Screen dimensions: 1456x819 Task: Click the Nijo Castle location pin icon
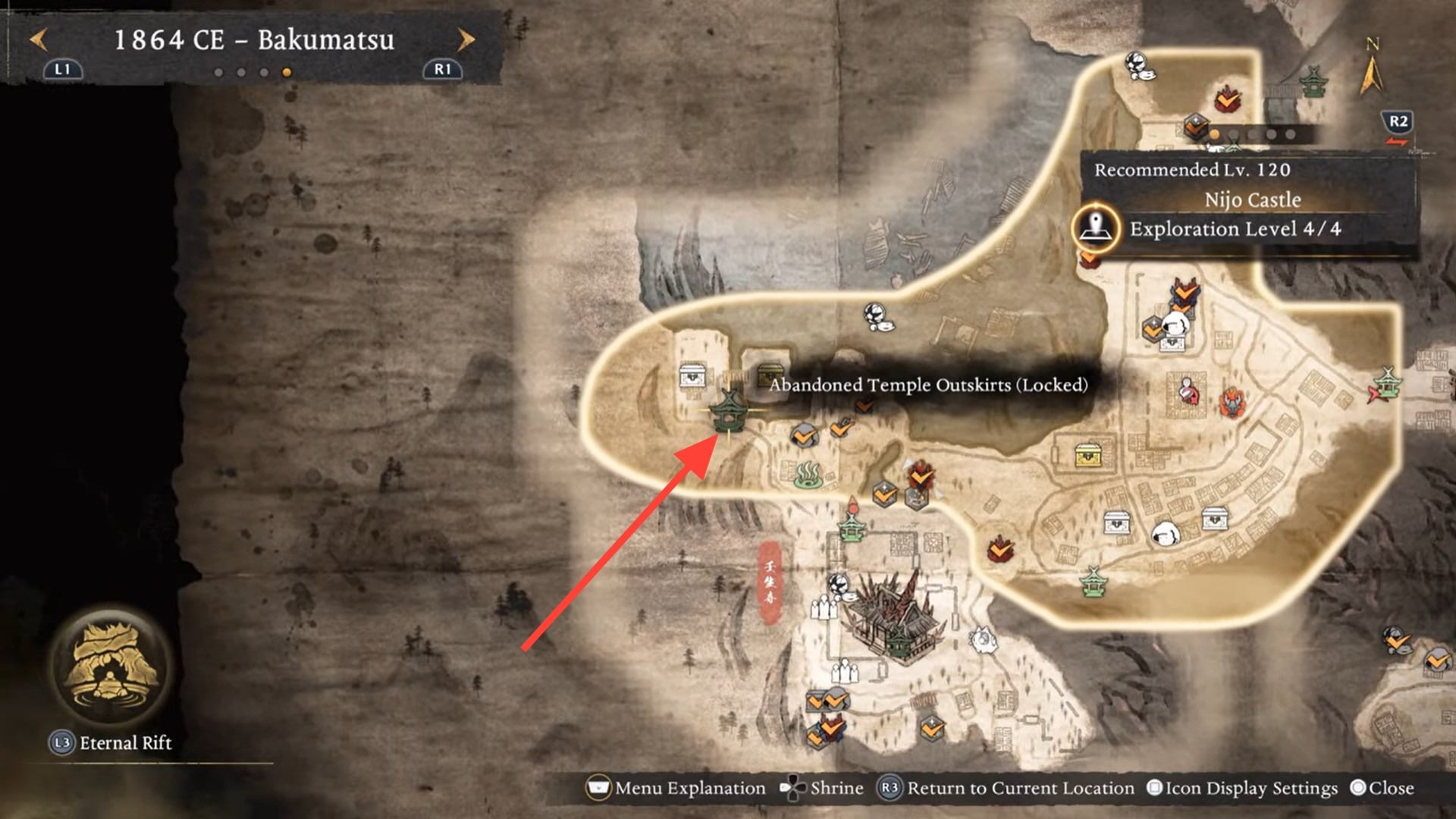(1095, 227)
